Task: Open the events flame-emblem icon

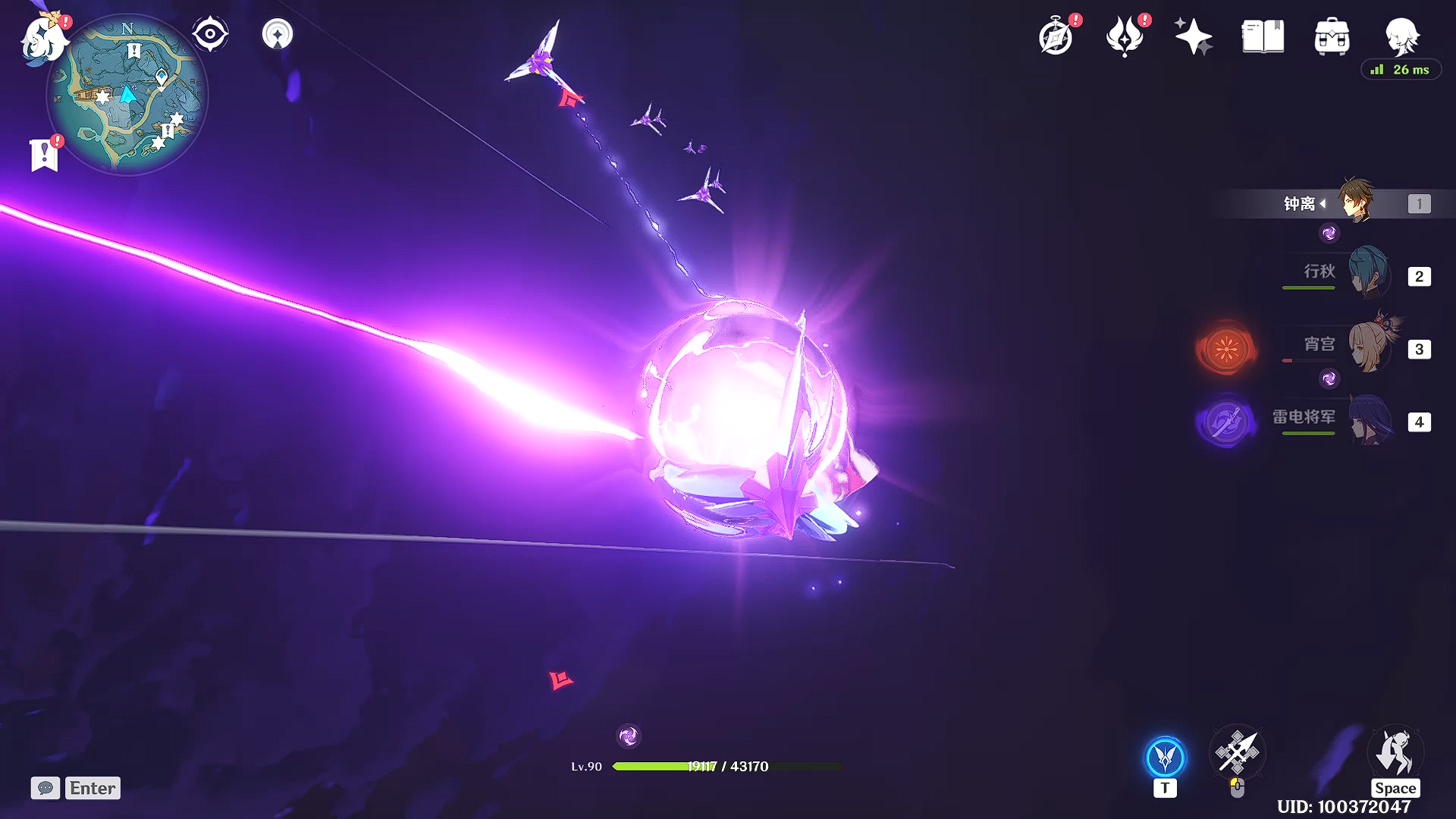Action: pyautogui.click(x=1125, y=36)
